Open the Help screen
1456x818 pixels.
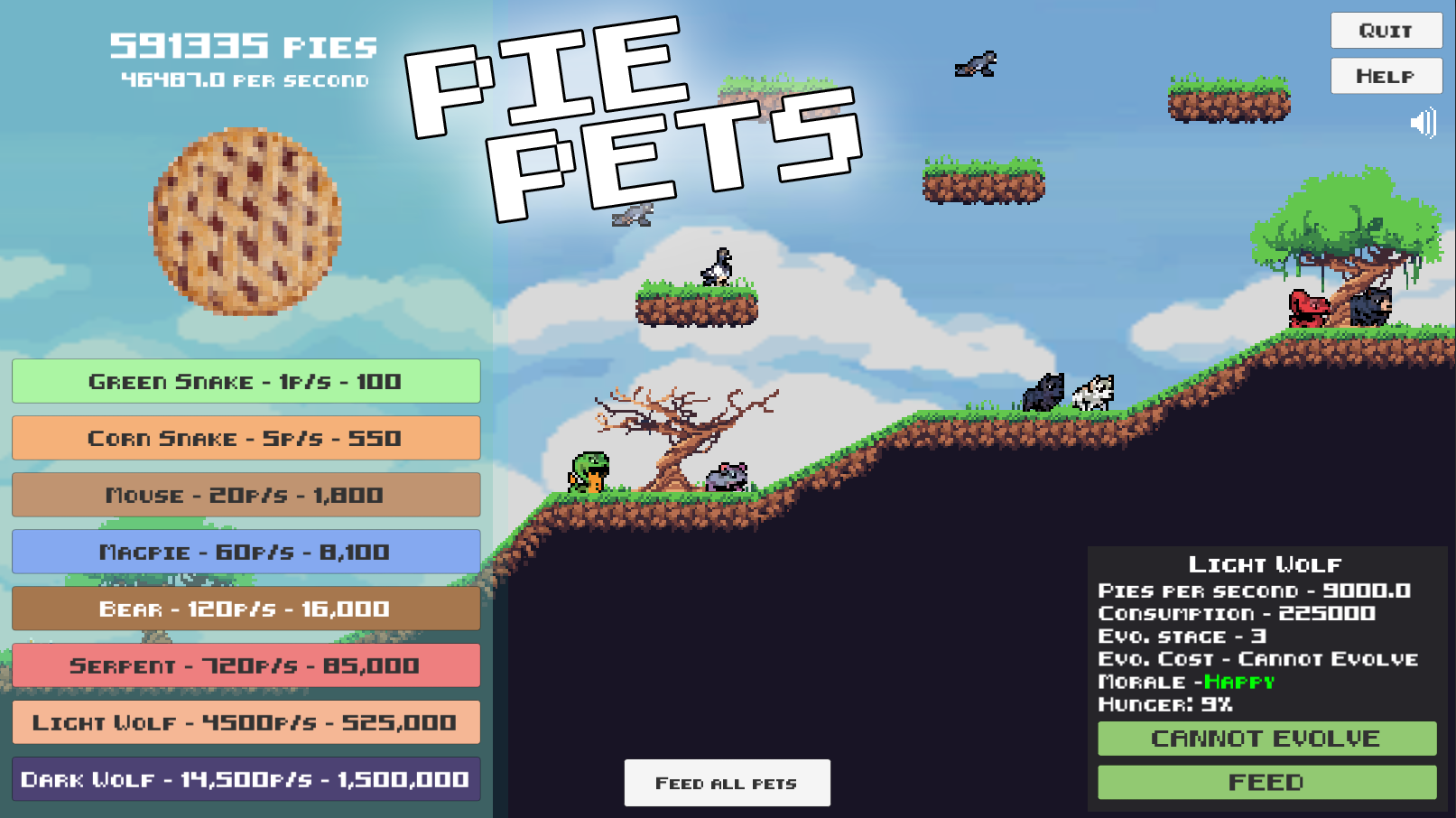point(1386,75)
